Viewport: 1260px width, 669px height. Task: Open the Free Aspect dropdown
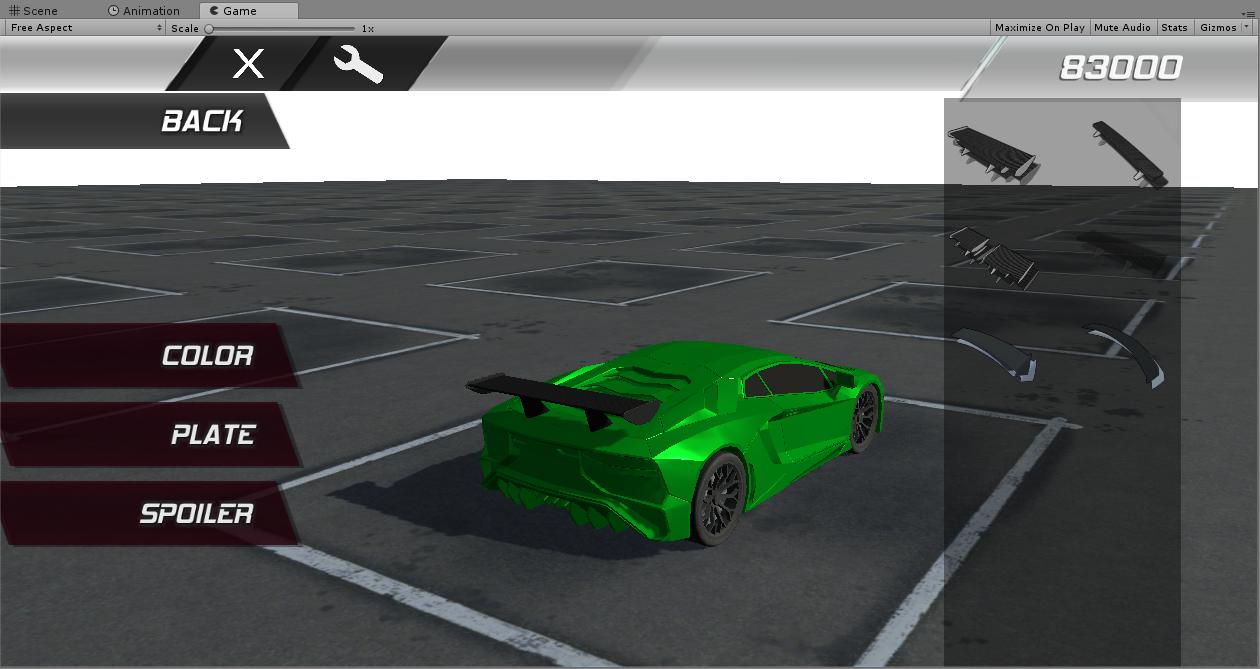coord(85,28)
